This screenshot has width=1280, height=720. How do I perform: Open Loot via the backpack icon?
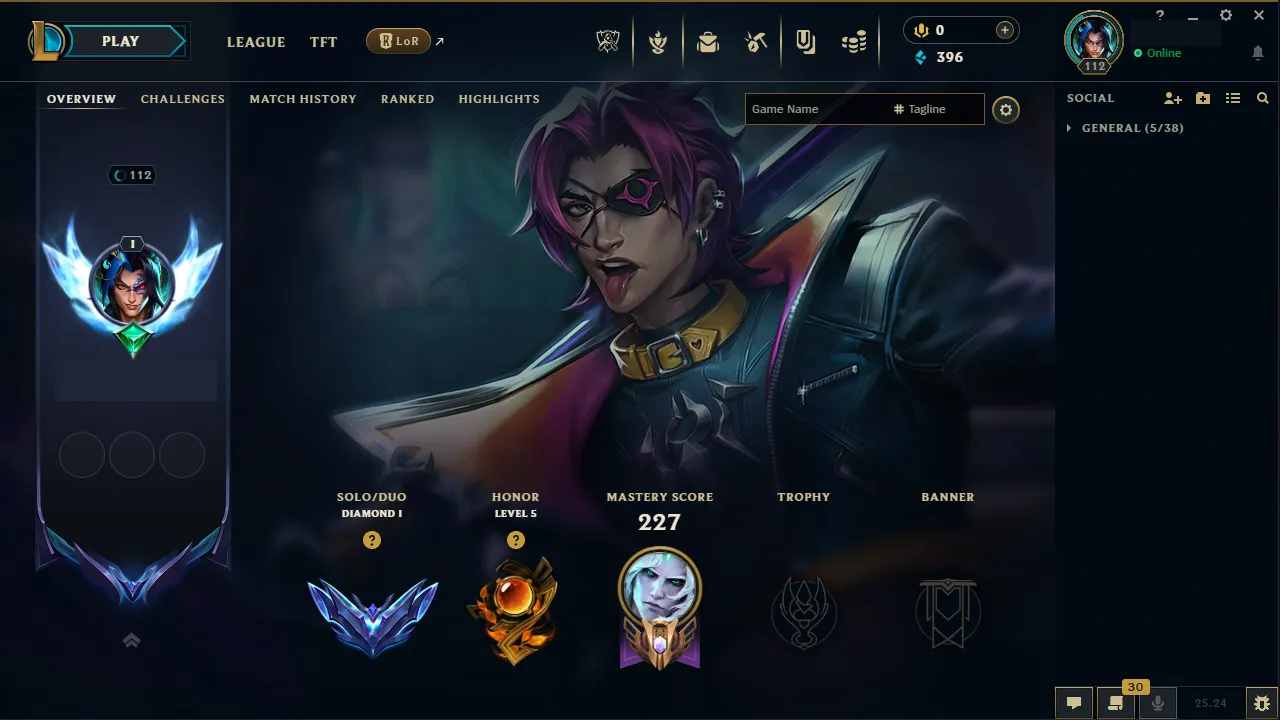[708, 42]
